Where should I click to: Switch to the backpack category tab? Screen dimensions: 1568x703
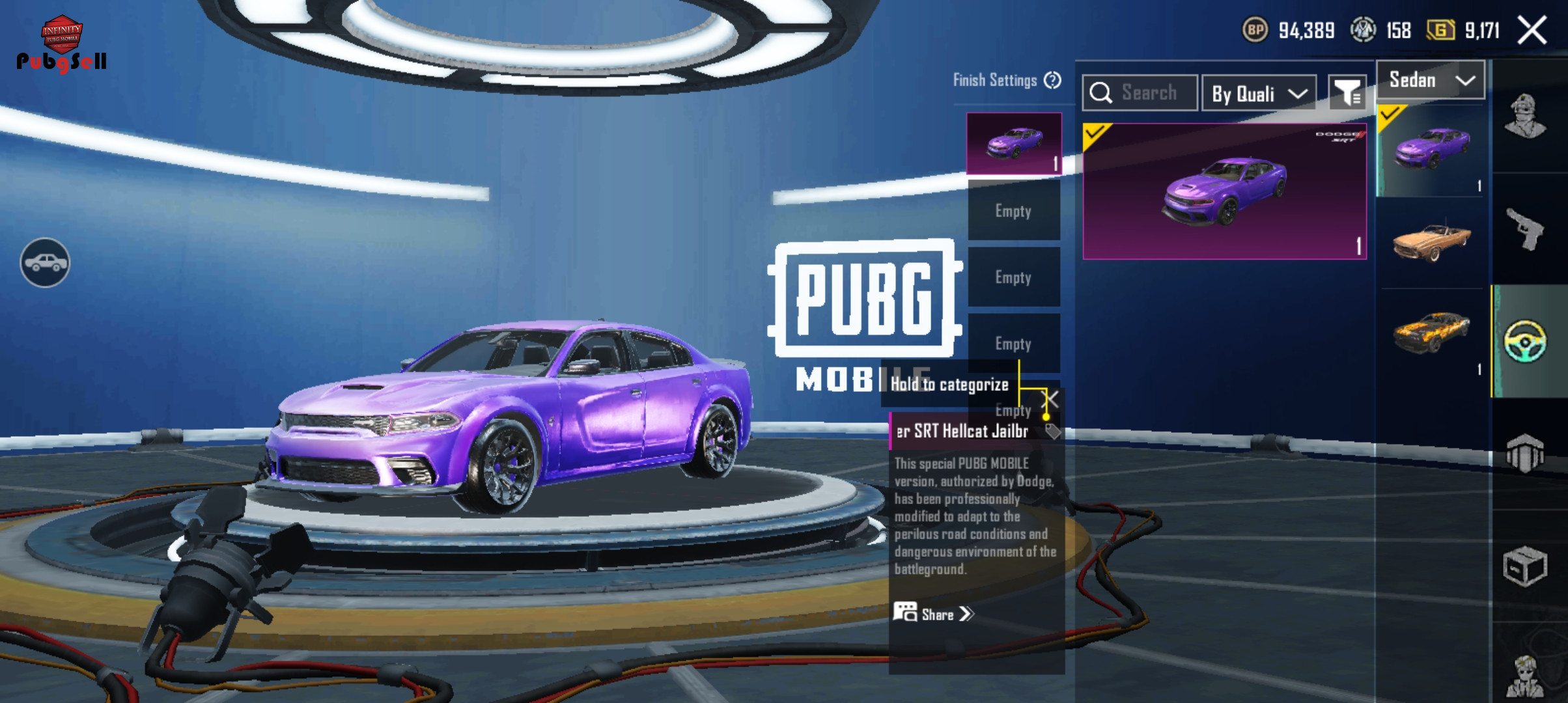pyautogui.click(x=1525, y=452)
